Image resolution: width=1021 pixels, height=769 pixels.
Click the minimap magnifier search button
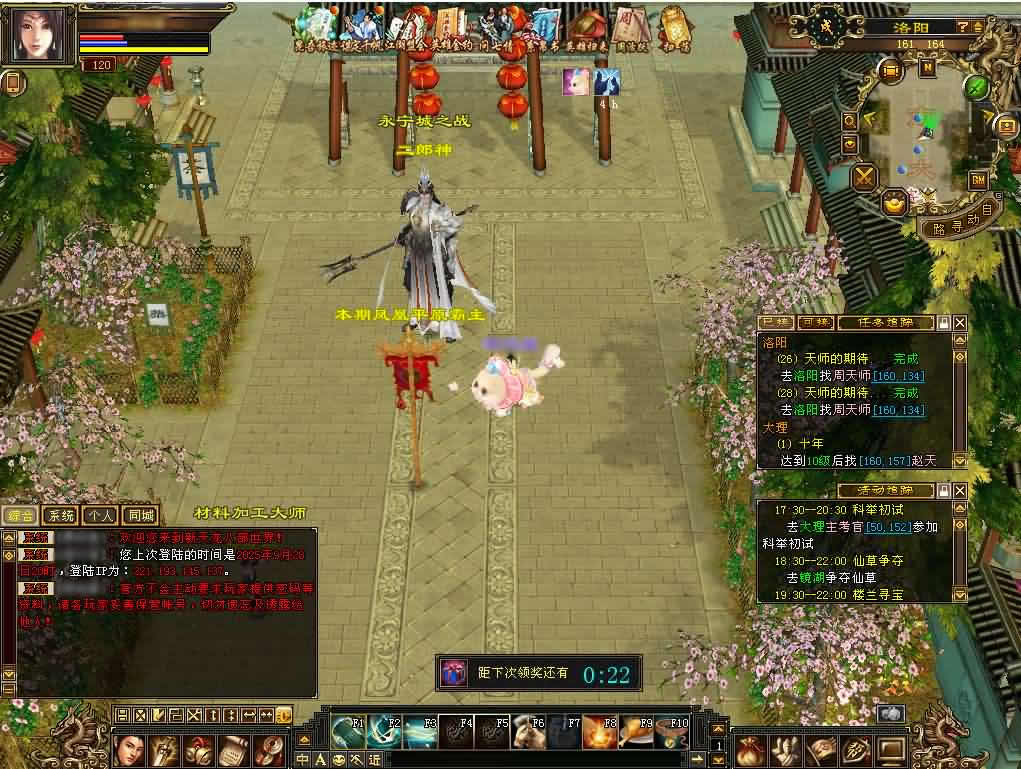(x=850, y=120)
